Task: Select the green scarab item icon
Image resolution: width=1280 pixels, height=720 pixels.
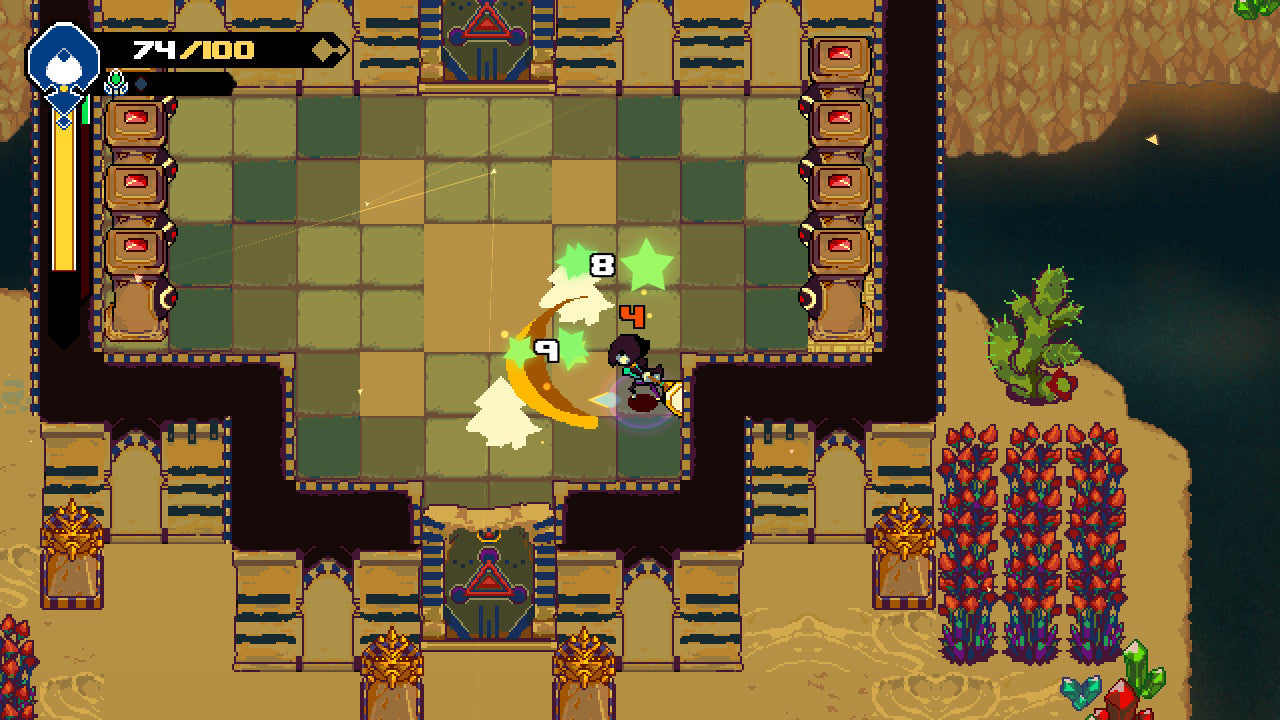Action: [116, 83]
